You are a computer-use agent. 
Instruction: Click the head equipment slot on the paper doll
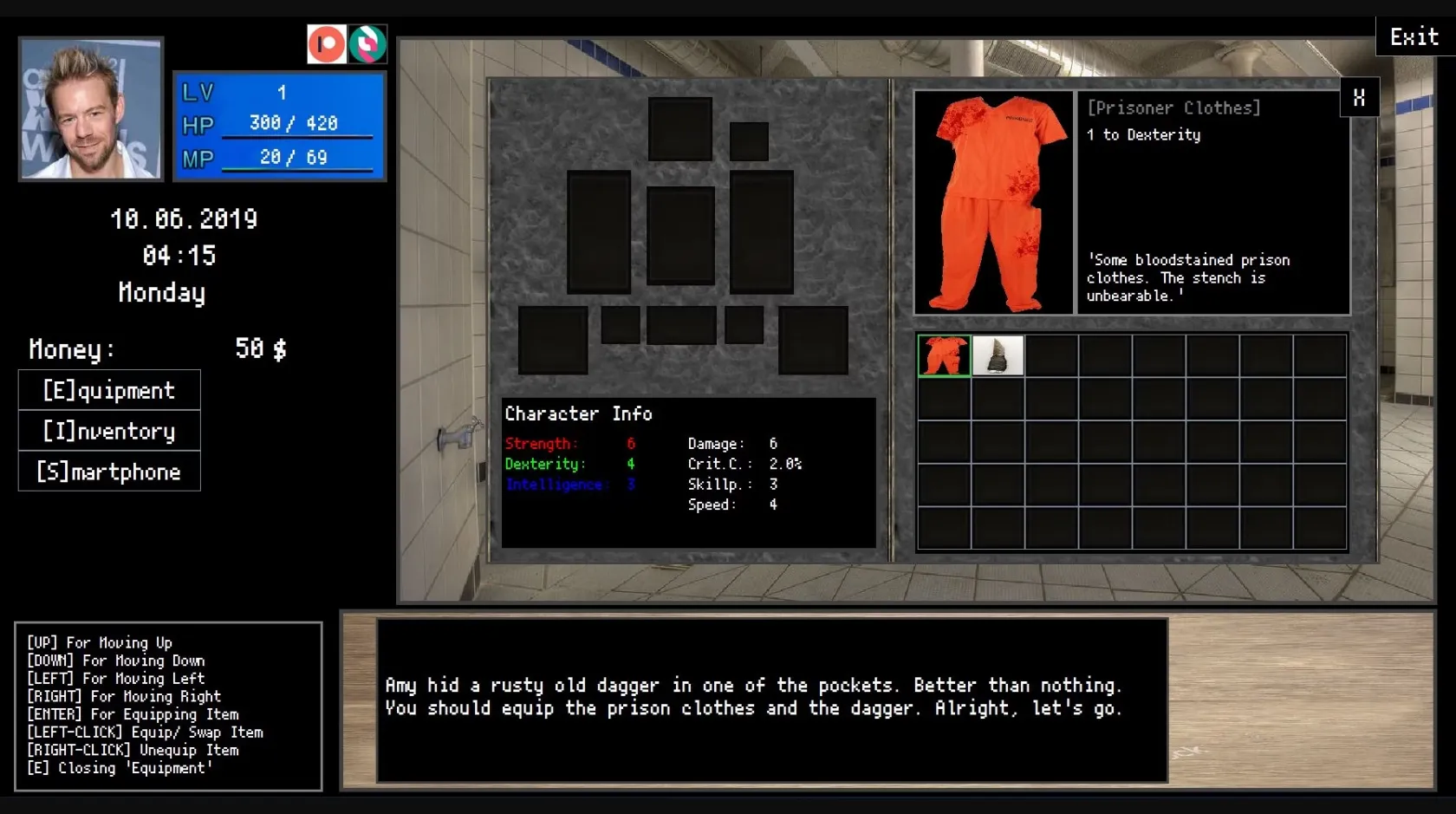[679, 128]
